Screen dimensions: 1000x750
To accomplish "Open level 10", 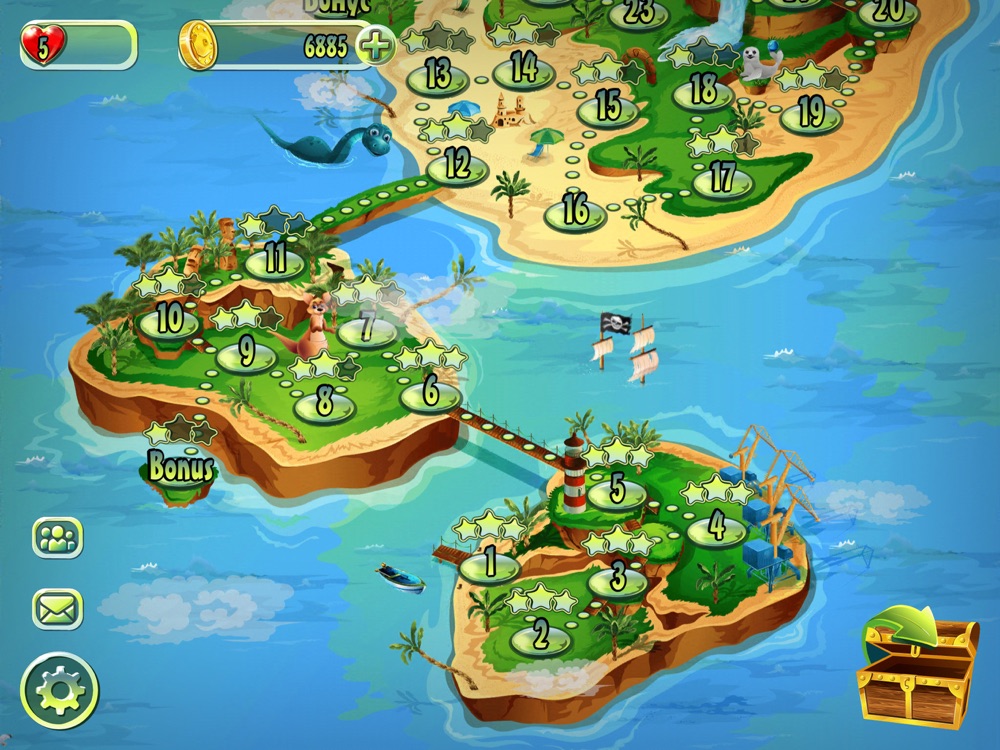I will tap(169, 322).
